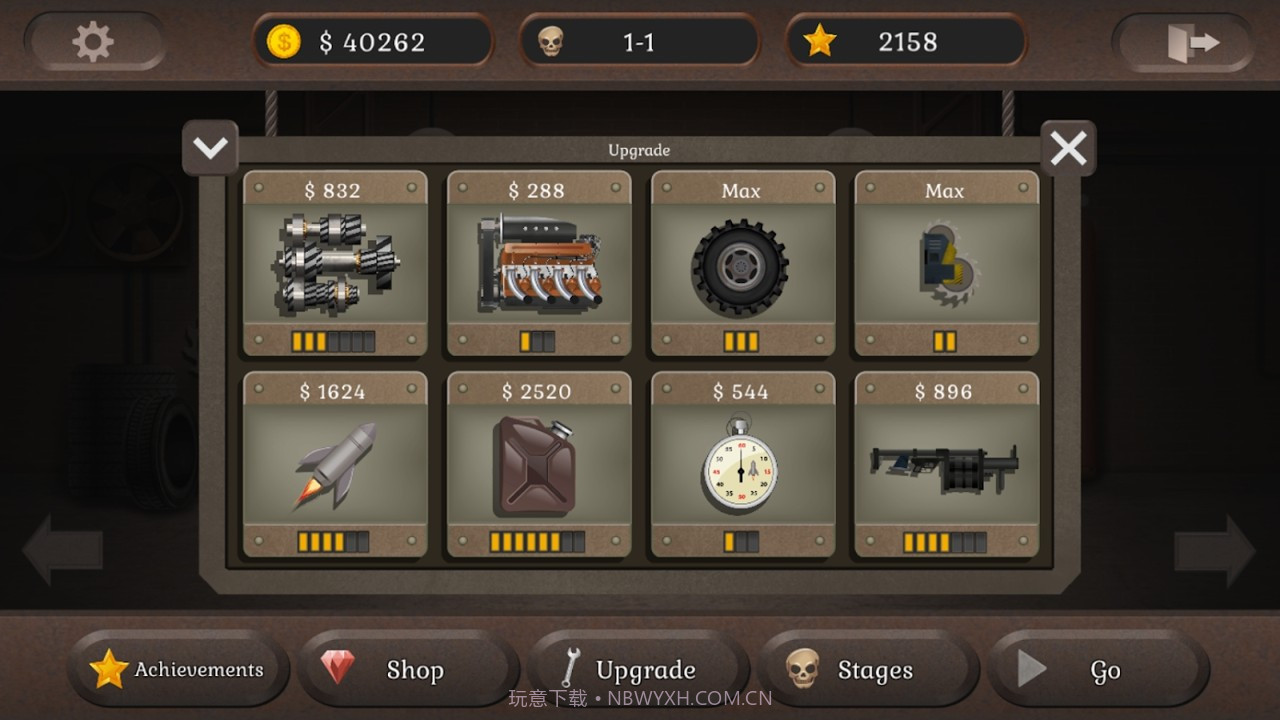1280x720 pixels.
Task: Open the Achievements screen
Action: click(178, 669)
